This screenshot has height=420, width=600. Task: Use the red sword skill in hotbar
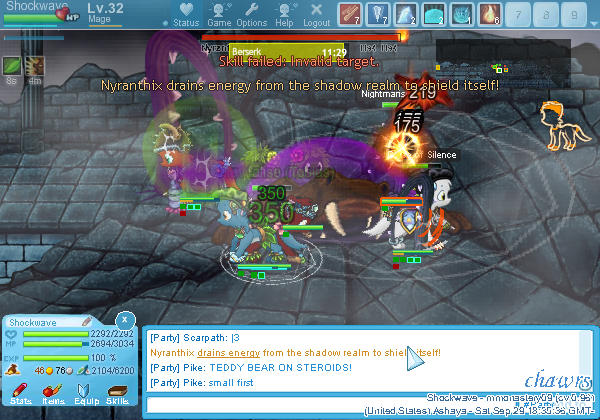pyautogui.click(x=350, y=14)
